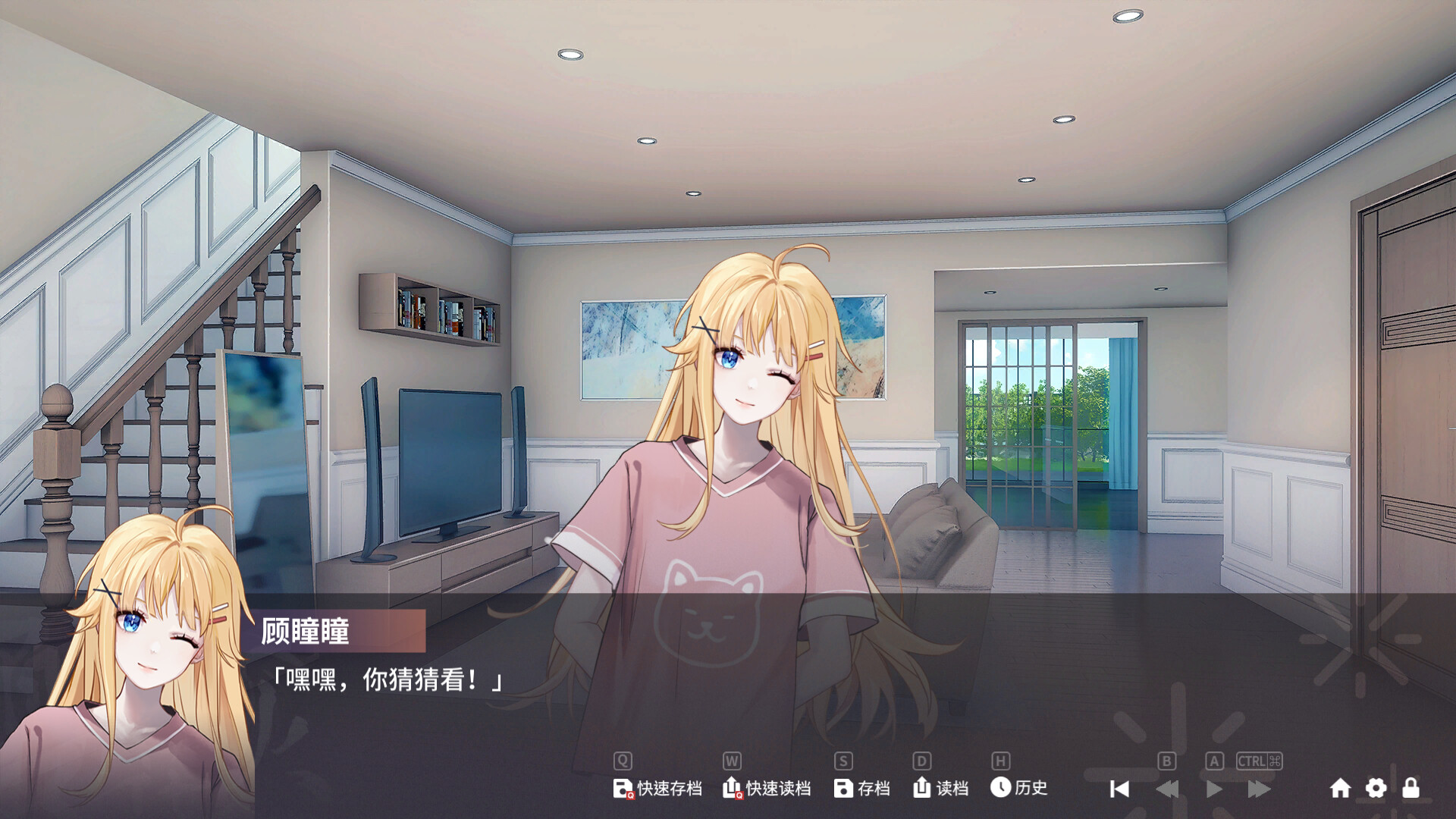Return to title via the home icon

[x=1340, y=789]
